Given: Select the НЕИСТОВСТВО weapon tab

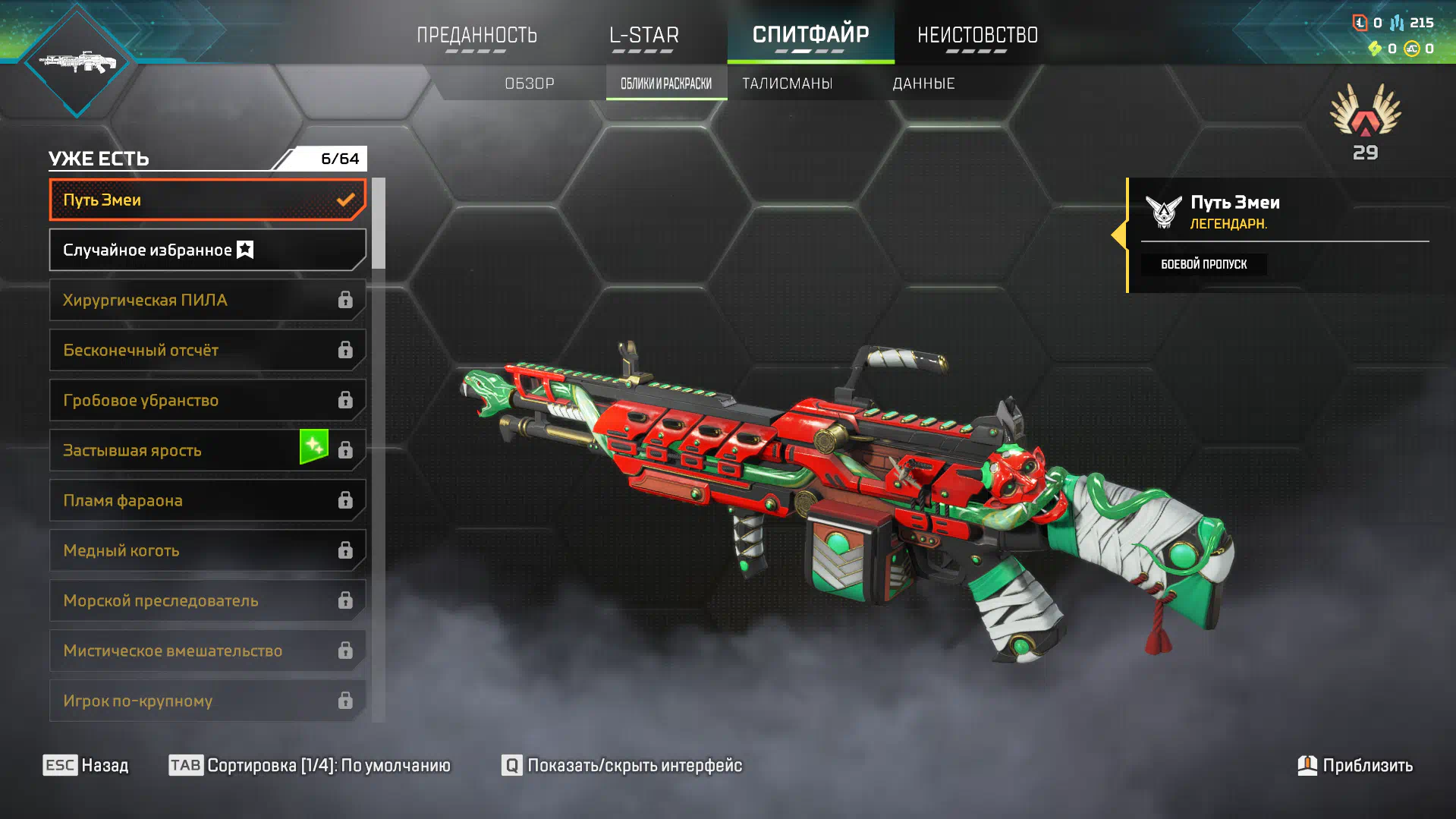Looking at the screenshot, I should coord(977,35).
